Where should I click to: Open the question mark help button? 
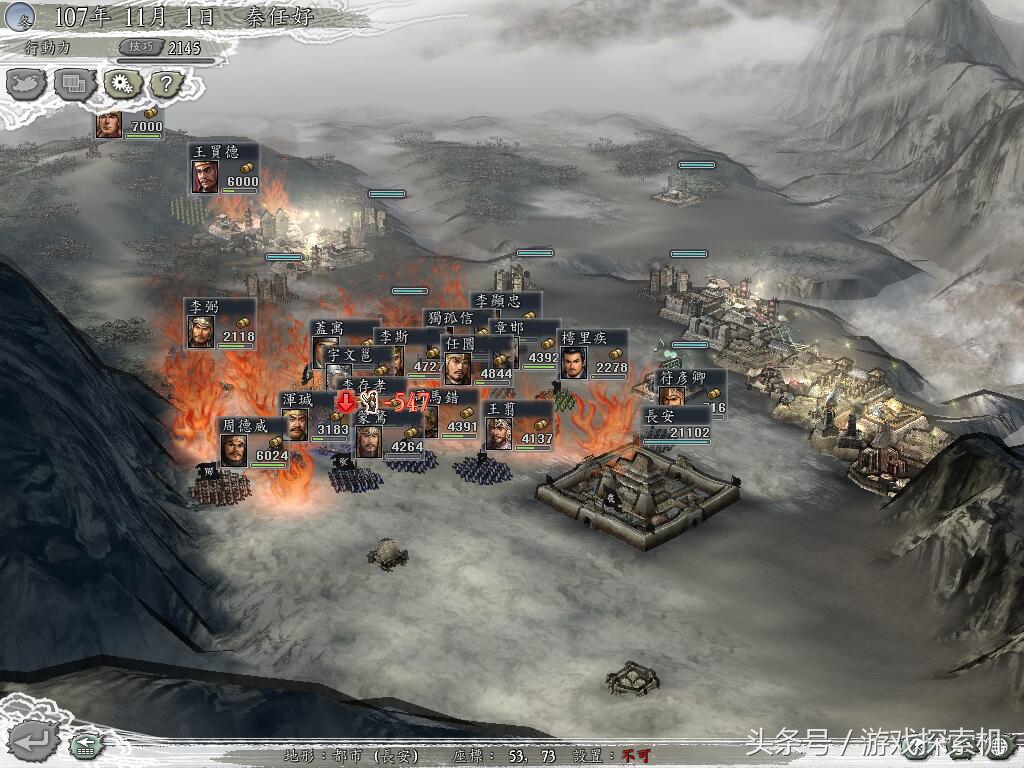(x=166, y=84)
